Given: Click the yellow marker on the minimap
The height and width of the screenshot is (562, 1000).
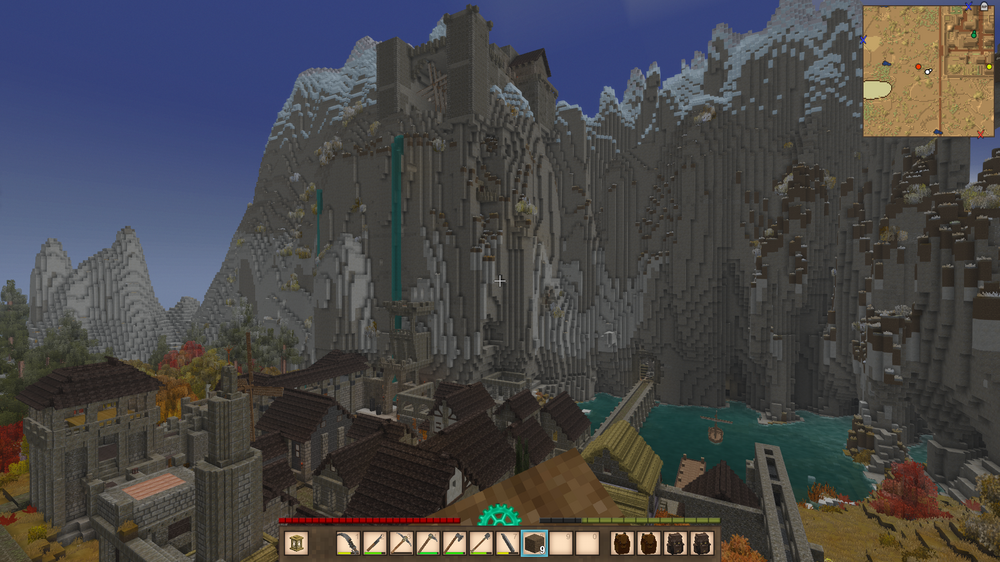Looking at the screenshot, I should (989, 67).
